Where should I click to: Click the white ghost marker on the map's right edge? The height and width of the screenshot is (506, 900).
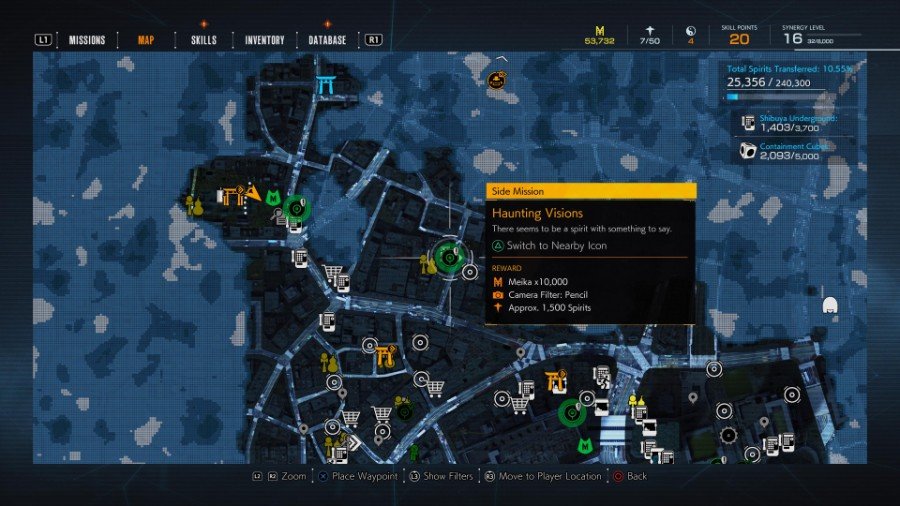(x=829, y=304)
